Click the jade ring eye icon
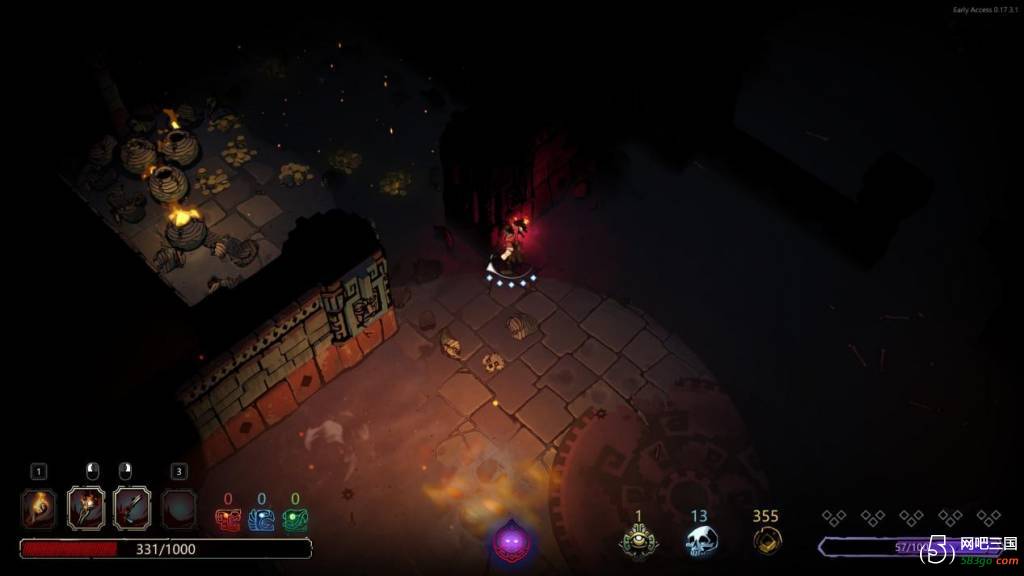The width and height of the screenshot is (1024, 576). [x=638, y=541]
